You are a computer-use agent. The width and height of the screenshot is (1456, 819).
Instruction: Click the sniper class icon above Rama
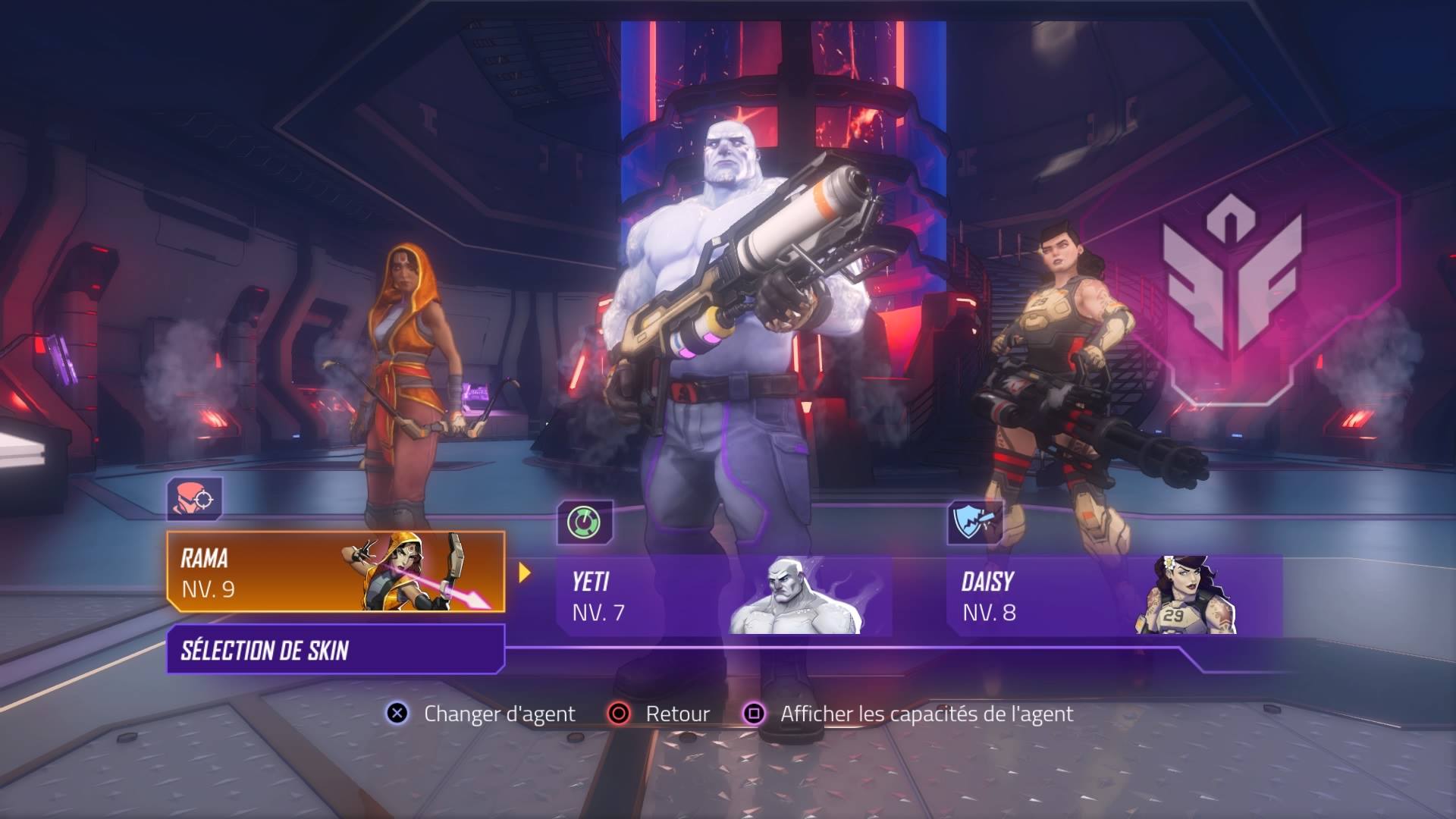coord(195,499)
